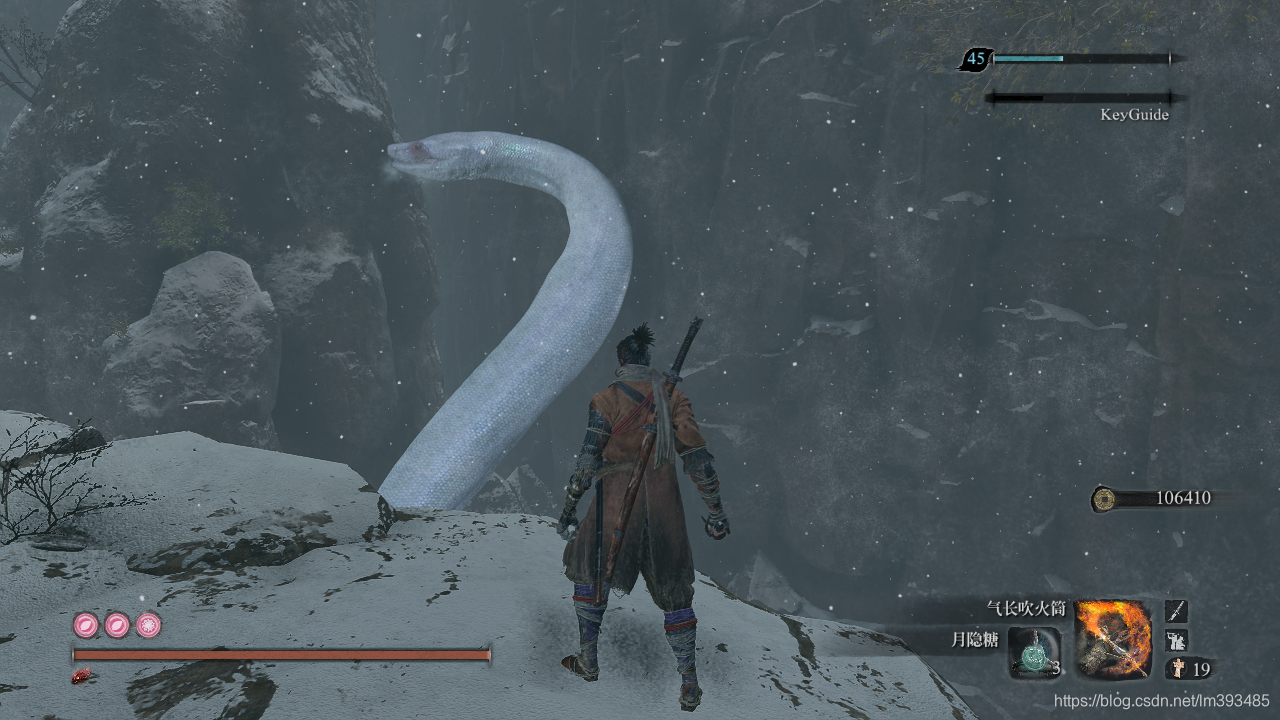Image resolution: width=1280 pixels, height=720 pixels.
Task: Use the 月隐糖 sugar quick item
Action: [x=1034, y=652]
